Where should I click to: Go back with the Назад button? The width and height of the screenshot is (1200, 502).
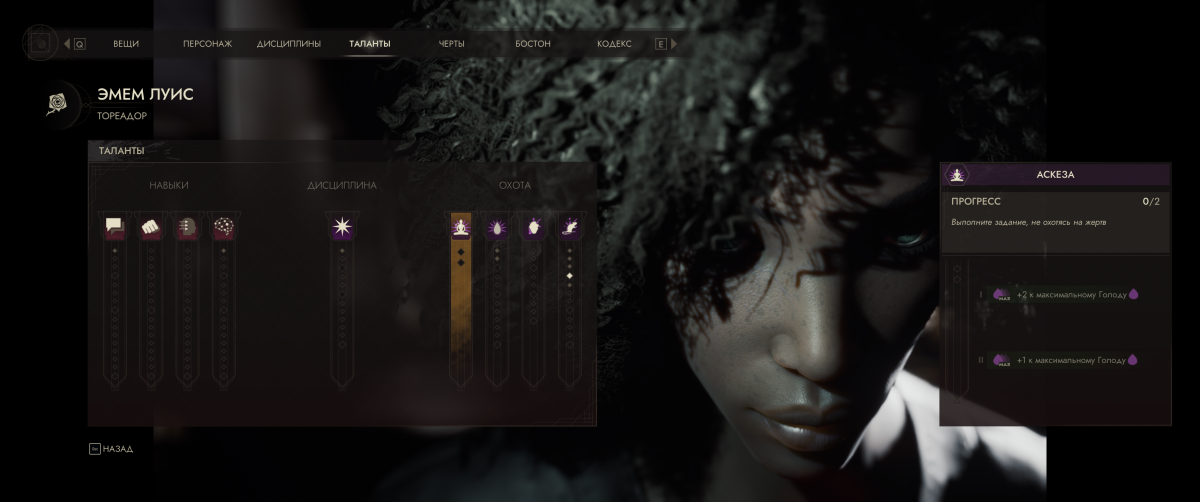111,449
